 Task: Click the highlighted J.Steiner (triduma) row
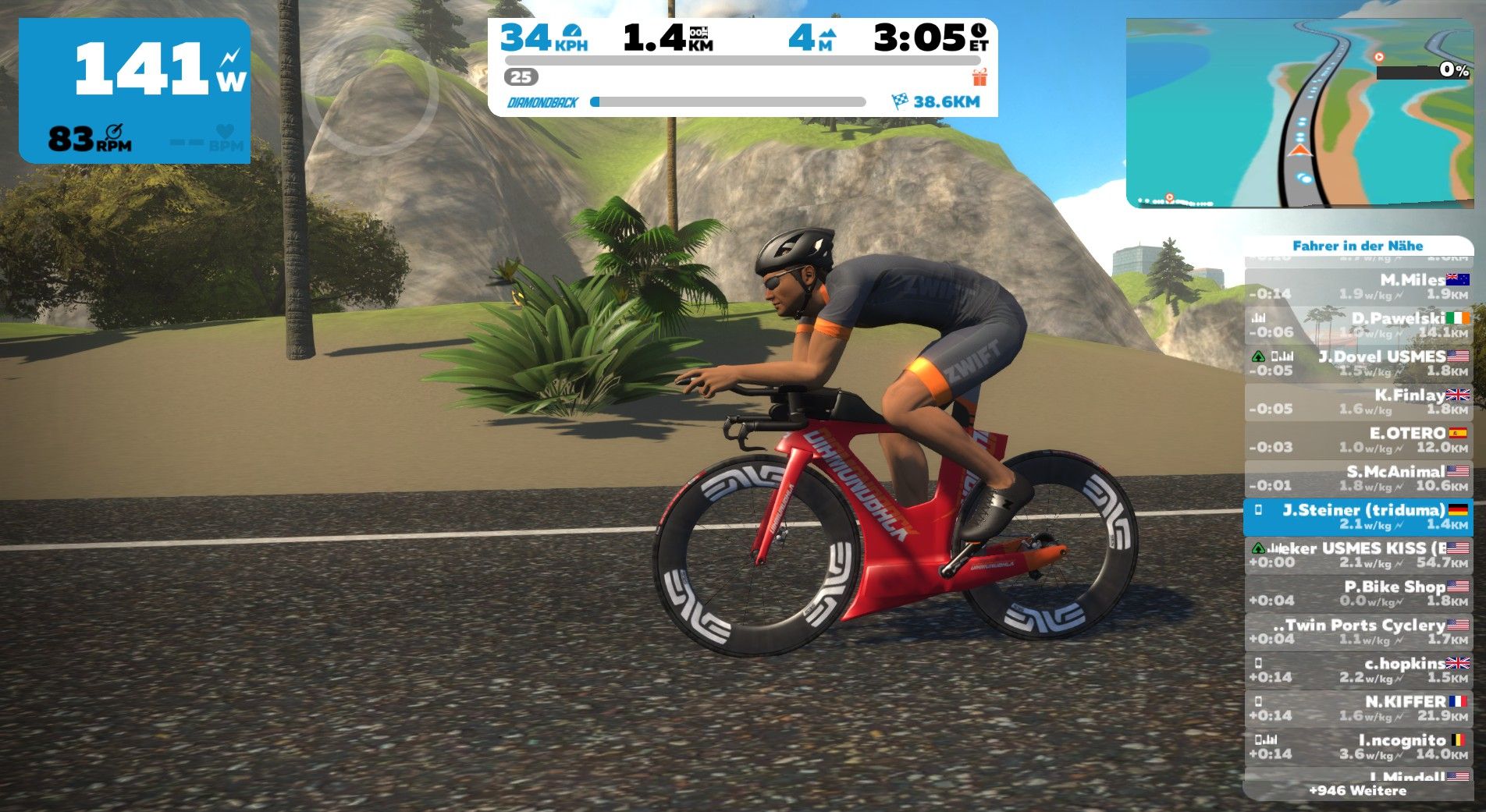tap(1358, 516)
